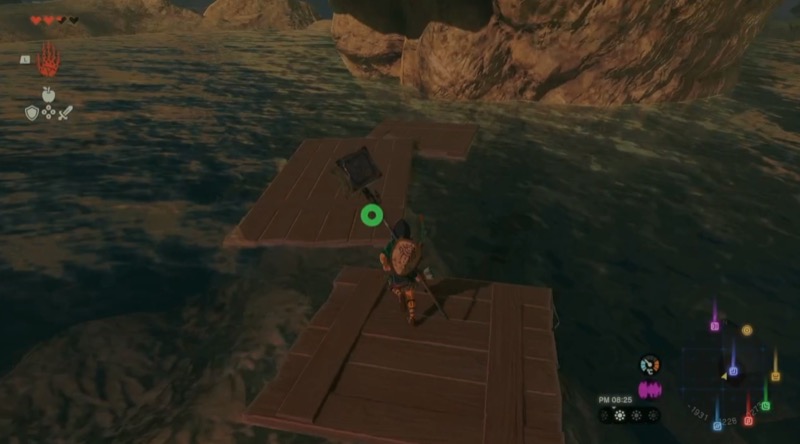Open the sword weapon quick-select icon
This screenshot has height=444, width=800.
[65, 113]
